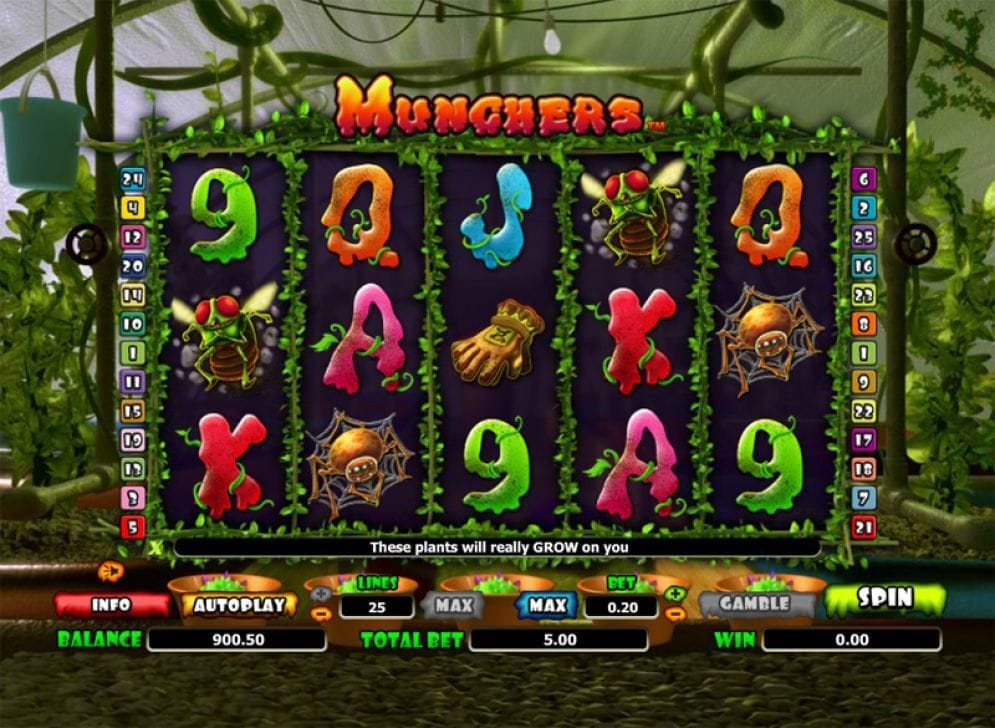This screenshot has height=728, width=995.
Task: Select max lines with the gray MAX button
Action: (x=452, y=605)
